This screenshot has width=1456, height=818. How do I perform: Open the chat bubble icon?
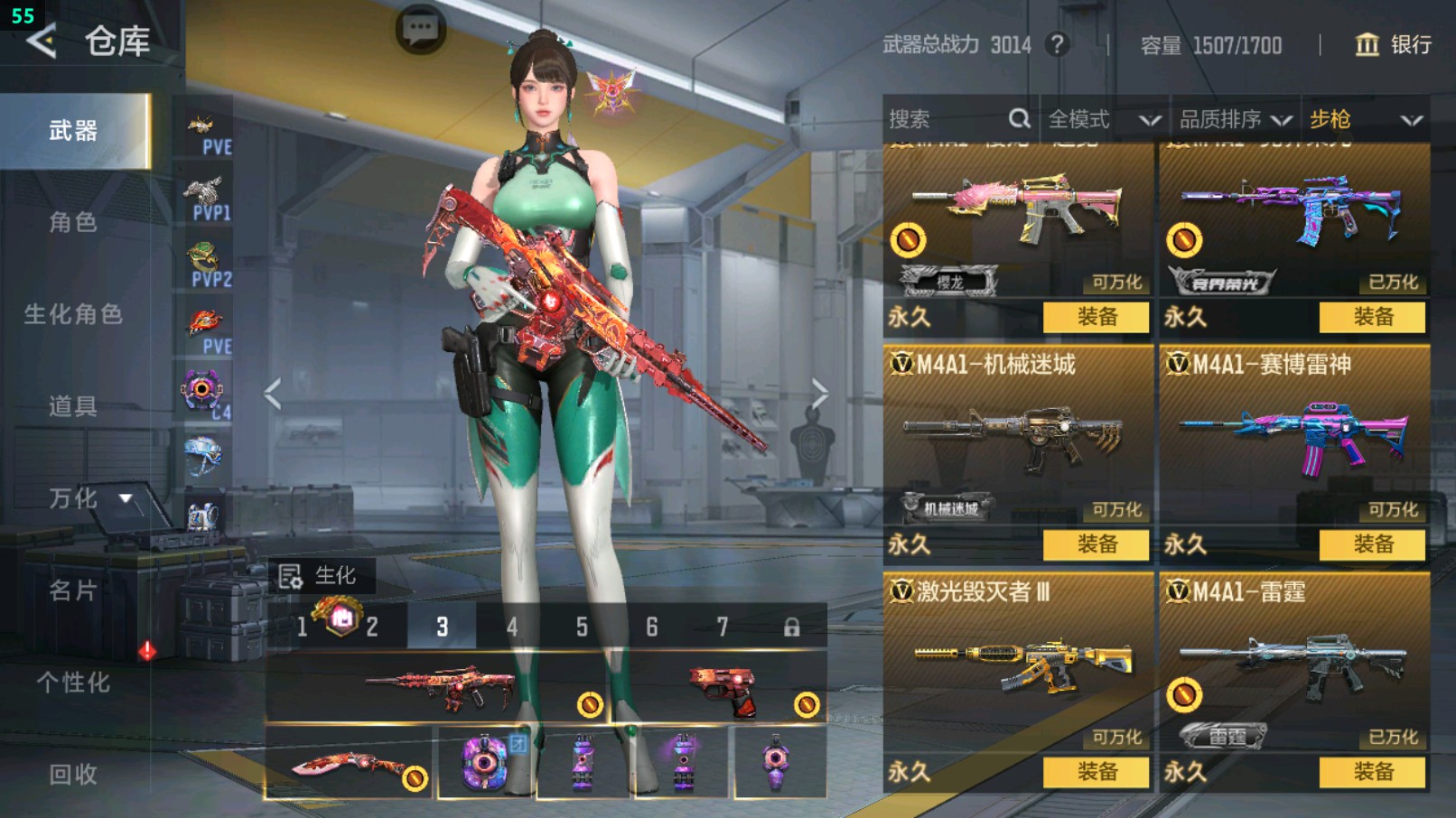tap(420, 30)
